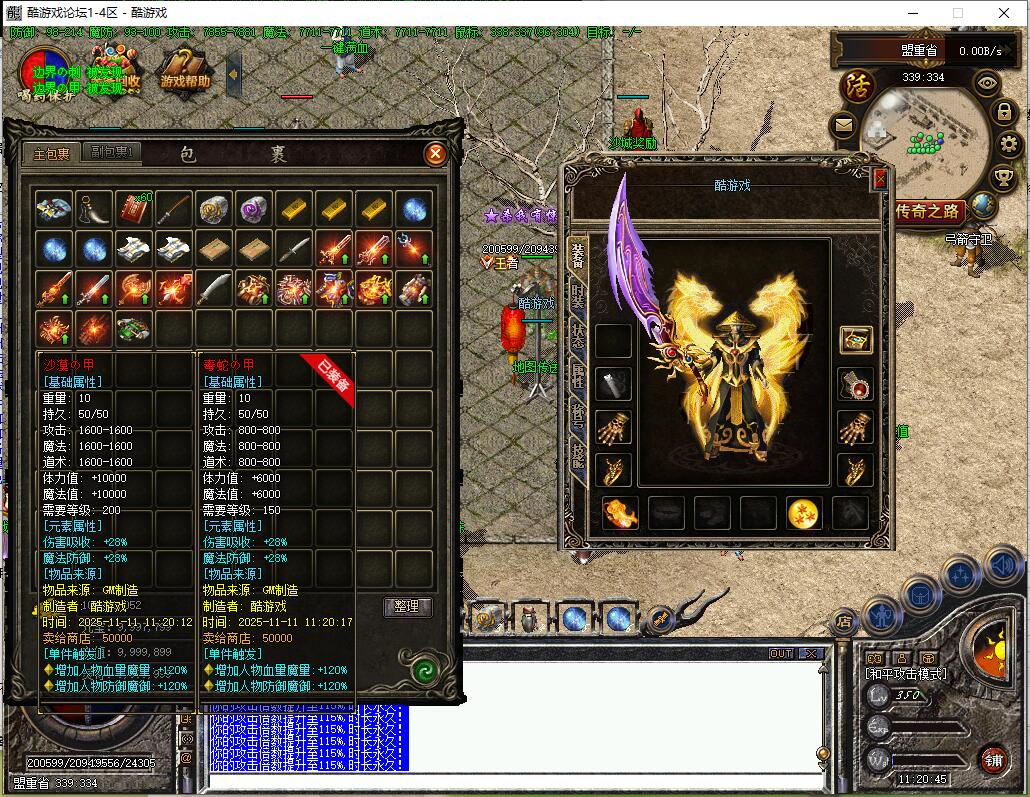Close the character equipment panel
This screenshot has width=1030, height=797.
point(880,179)
